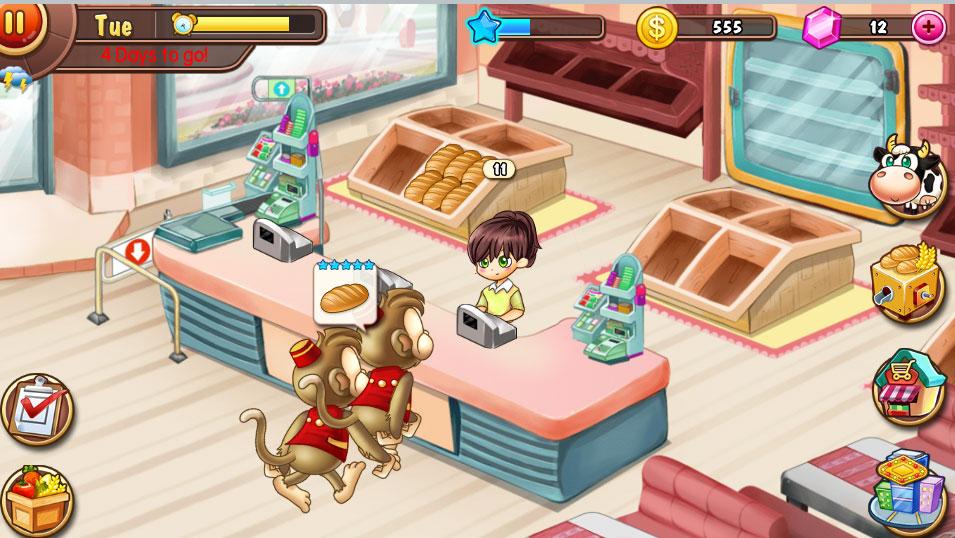Open the cow farm icon
Screen dimensions: 955x538
(x=907, y=176)
